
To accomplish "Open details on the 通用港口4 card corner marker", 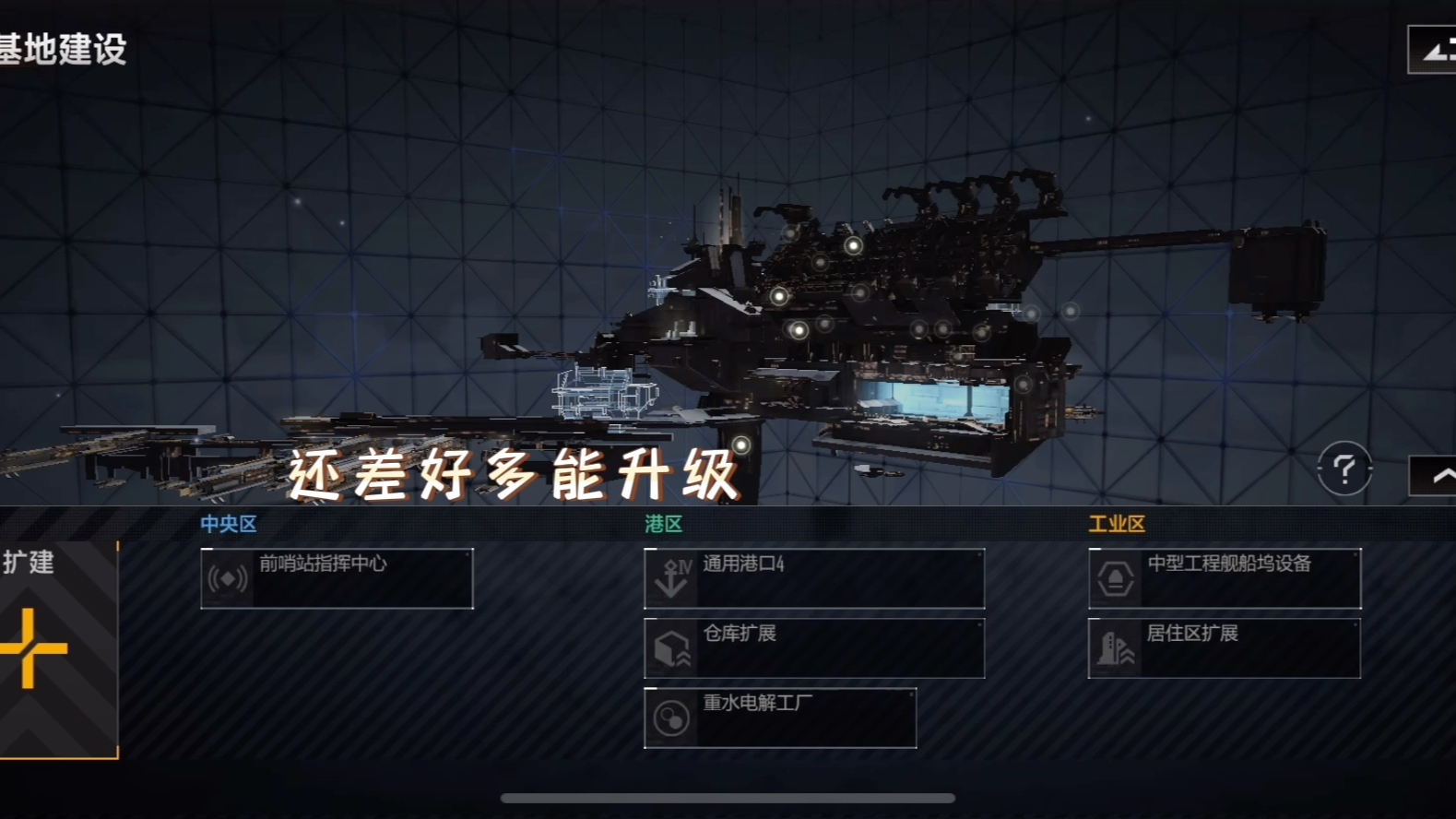I will (977, 552).
